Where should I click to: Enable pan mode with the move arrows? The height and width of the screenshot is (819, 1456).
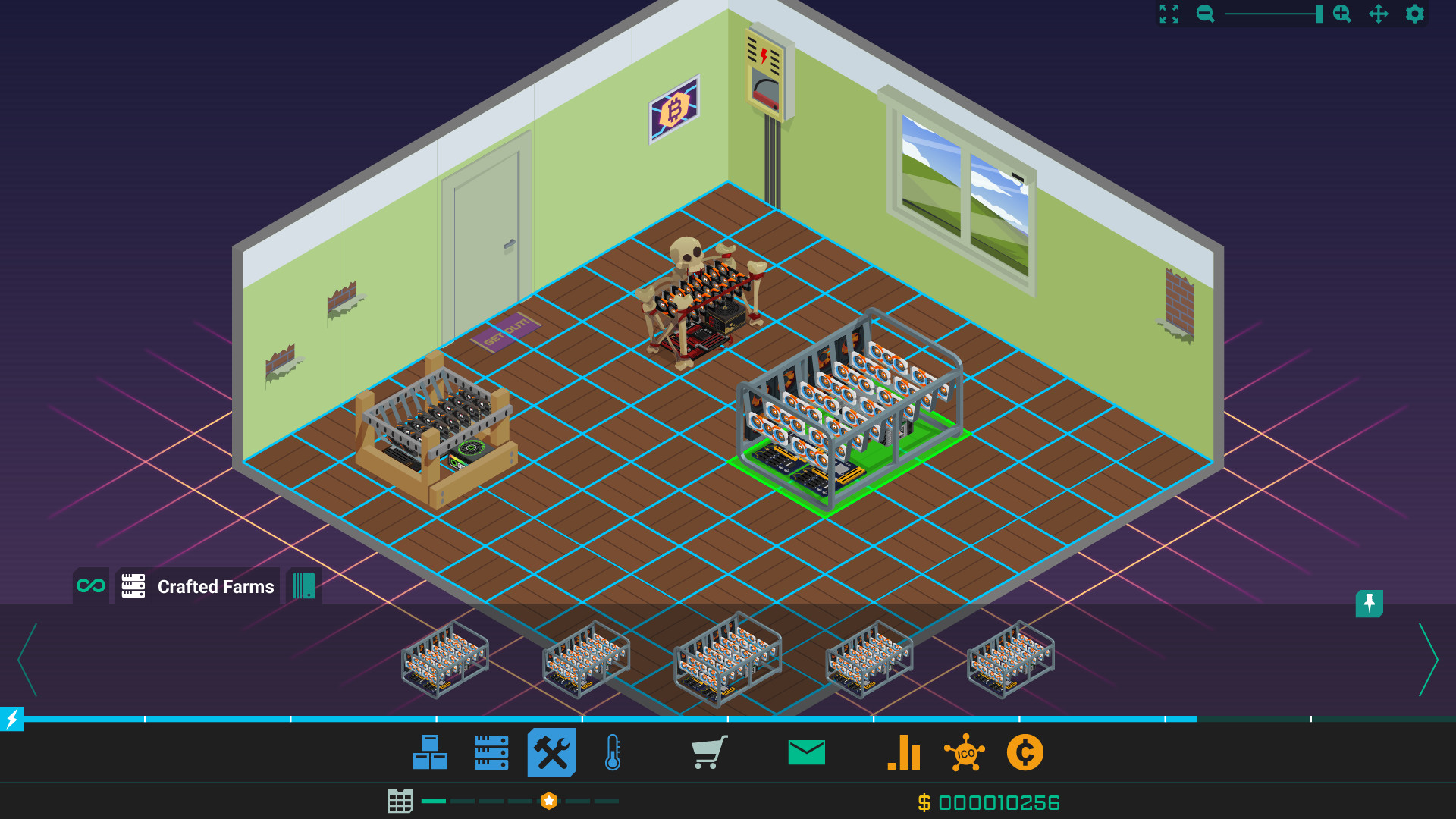(x=1379, y=14)
